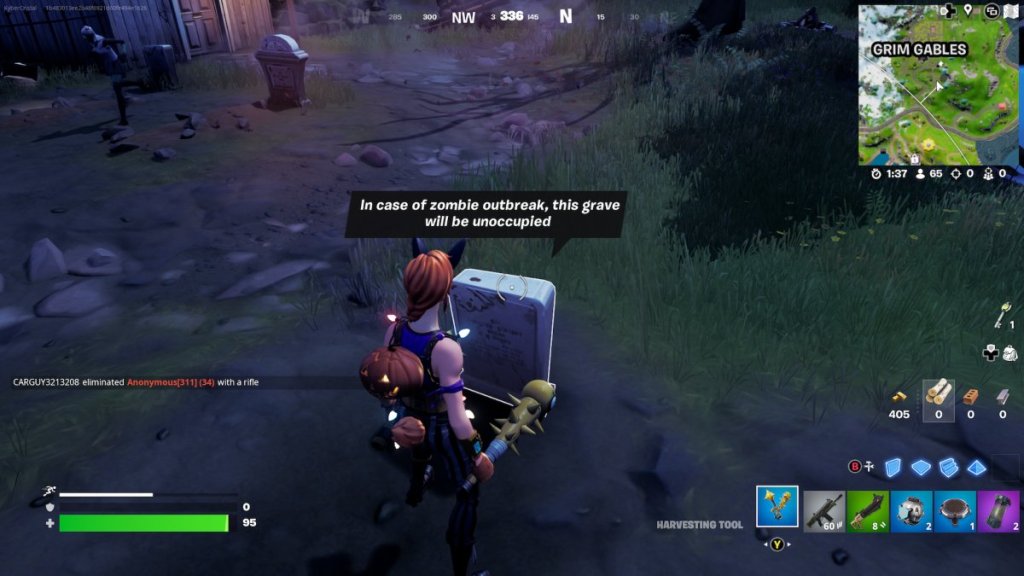Select the wood material slot

[x=938, y=396]
